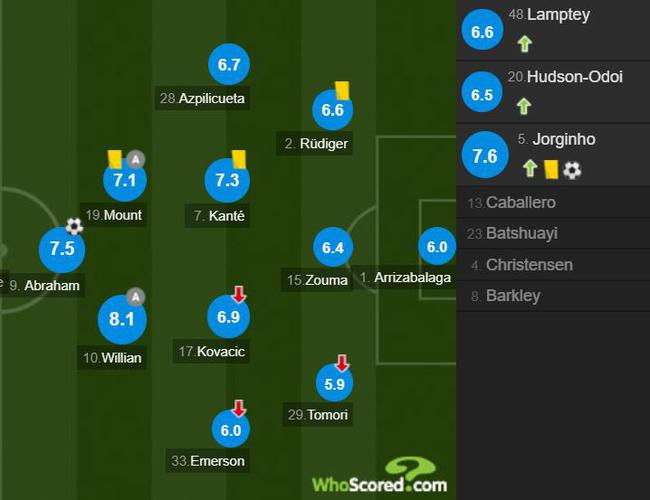The height and width of the screenshot is (500, 650).
Task: Select Zouma's 6.4 rating badge
Action: tap(333, 246)
